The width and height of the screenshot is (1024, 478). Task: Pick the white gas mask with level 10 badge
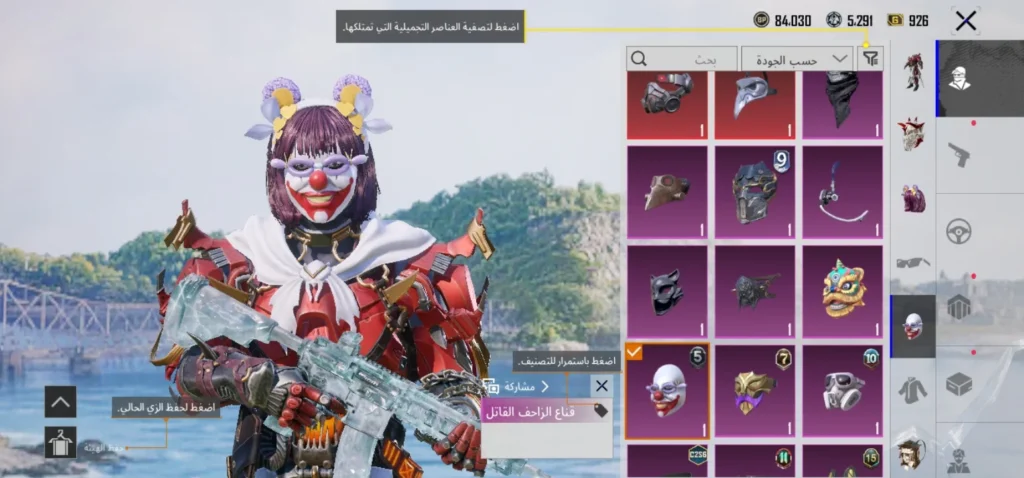842,391
